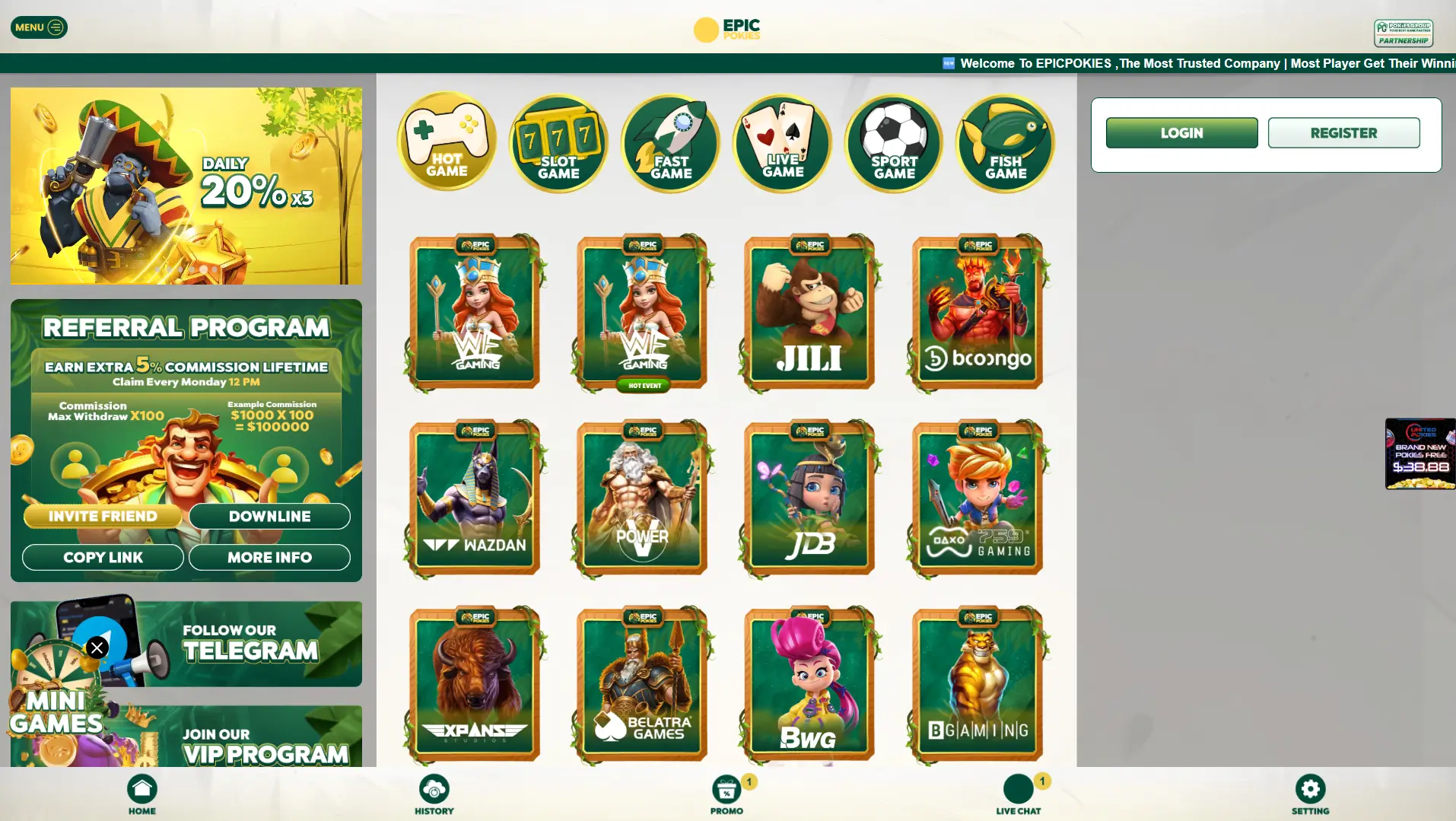Open the Live Game card games section
Viewport: 1456px width, 821px height.
pos(782,142)
